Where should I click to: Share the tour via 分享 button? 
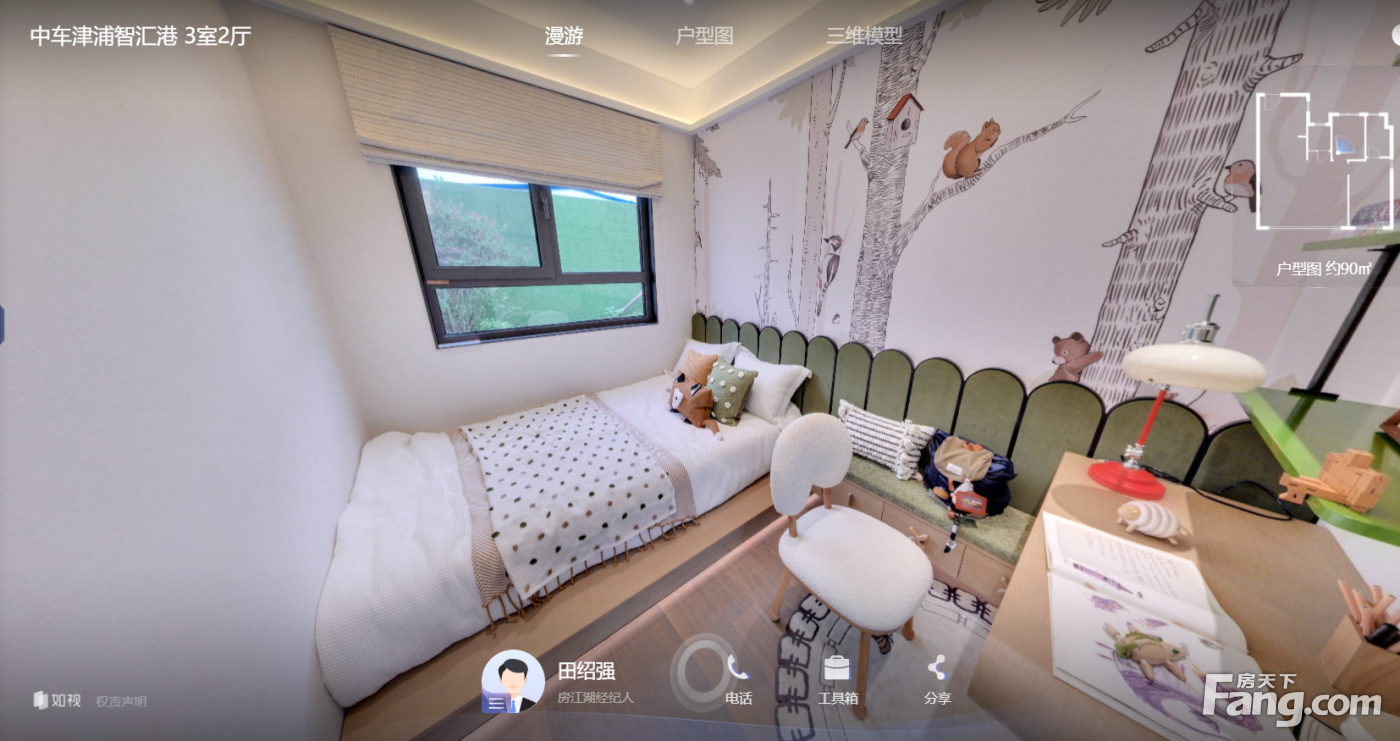(937, 679)
